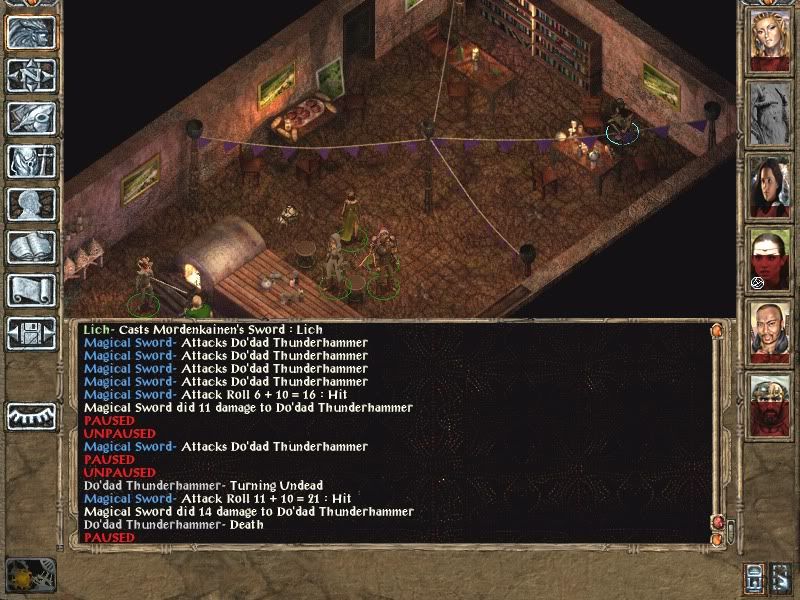Image resolution: width=800 pixels, height=600 pixels.
Task: Click the closed-eye rest button
Action: pyautogui.click(x=31, y=415)
